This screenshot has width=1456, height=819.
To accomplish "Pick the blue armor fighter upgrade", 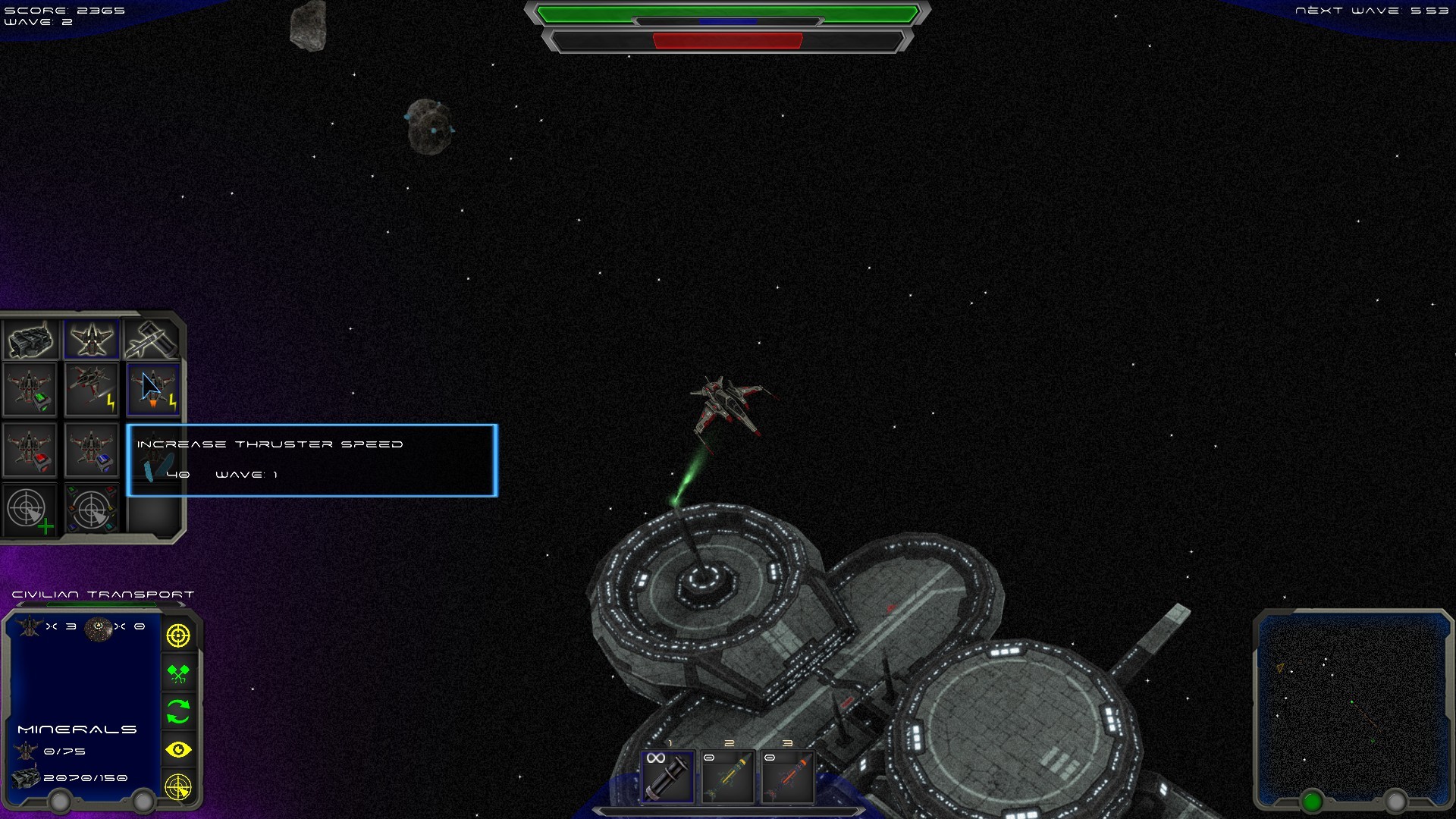I will tap(91, 453).
